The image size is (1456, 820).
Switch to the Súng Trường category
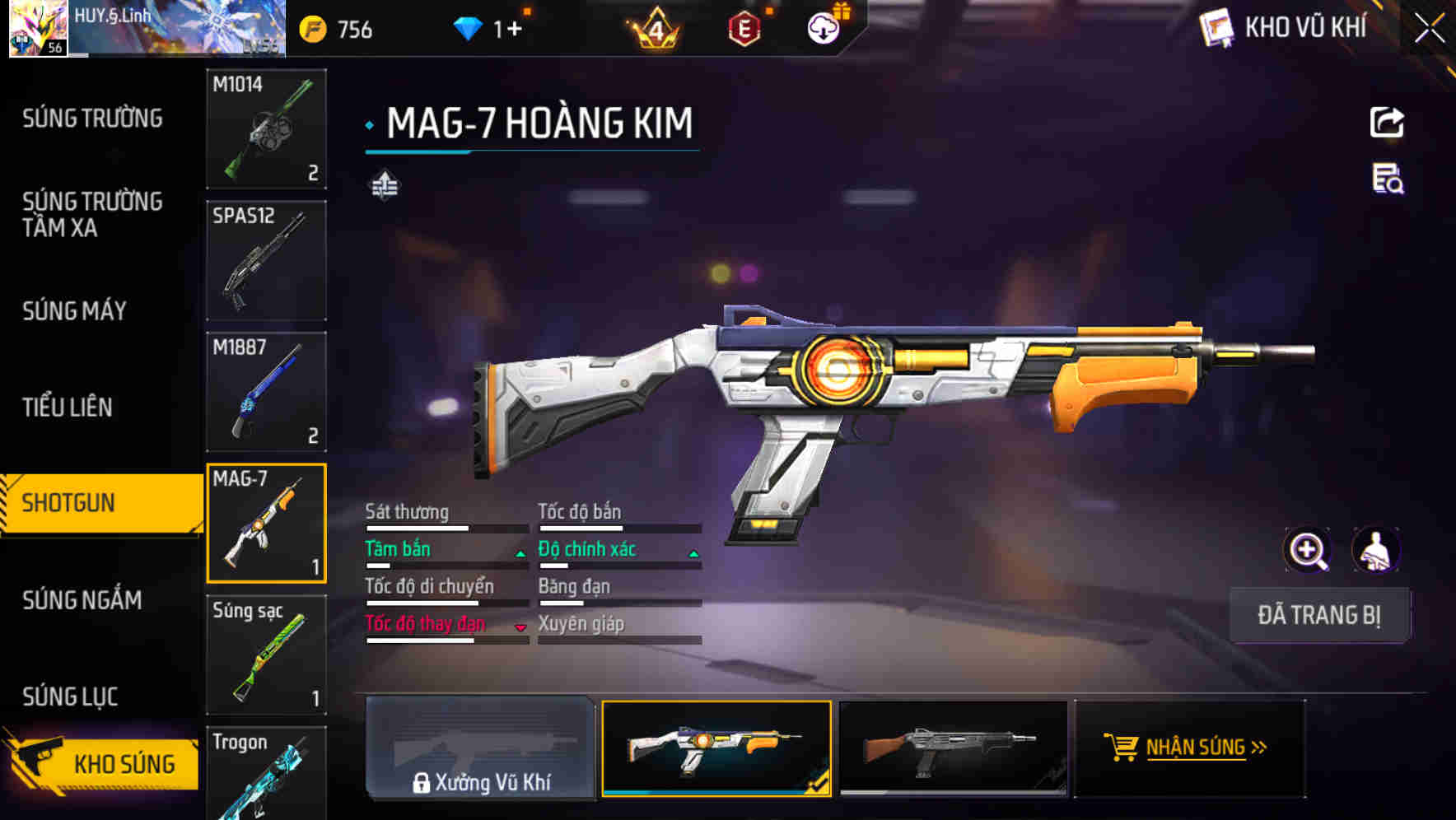tap(92, 119)
